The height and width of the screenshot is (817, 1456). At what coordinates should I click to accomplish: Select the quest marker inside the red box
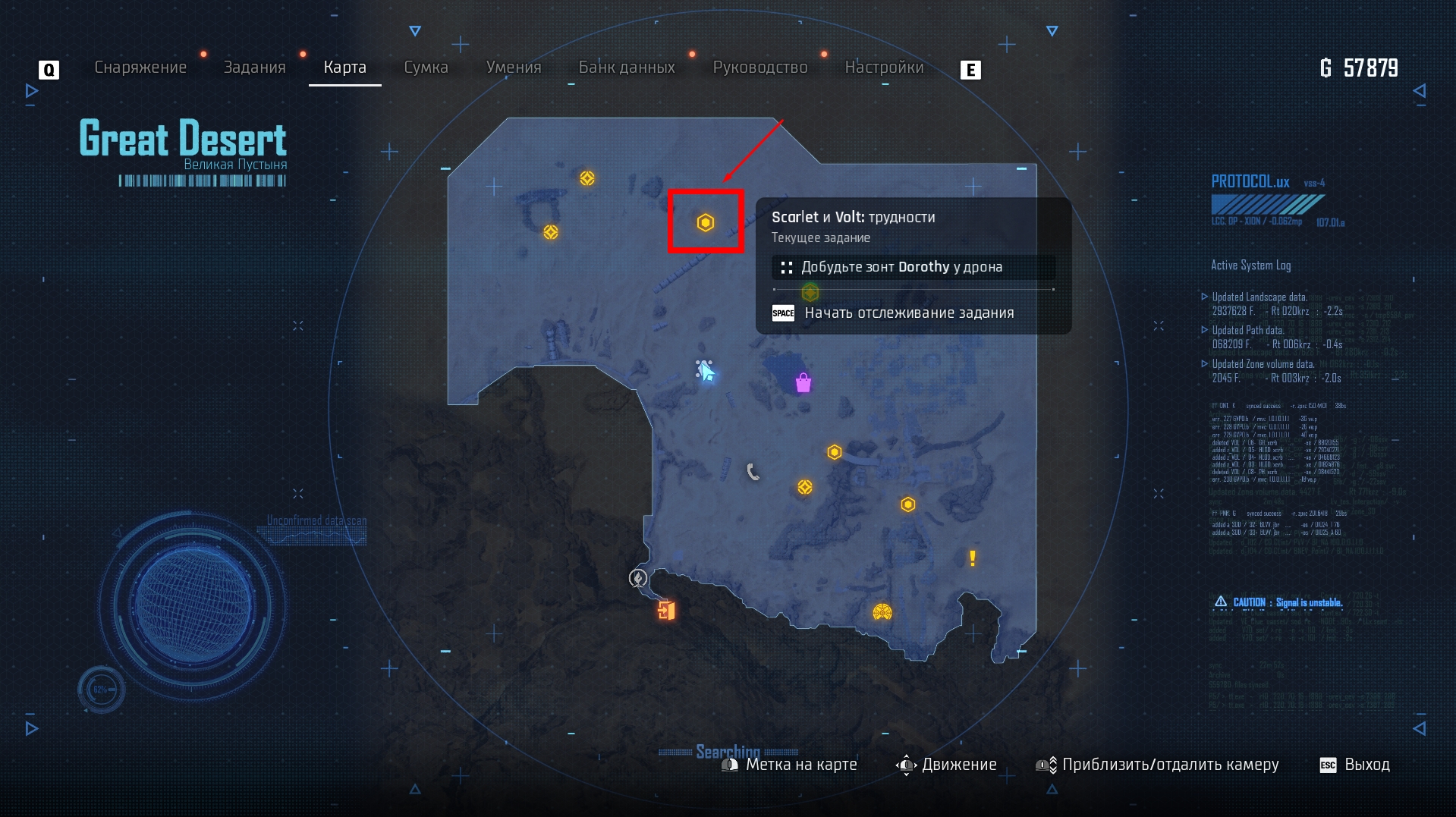tap(706, 222)
